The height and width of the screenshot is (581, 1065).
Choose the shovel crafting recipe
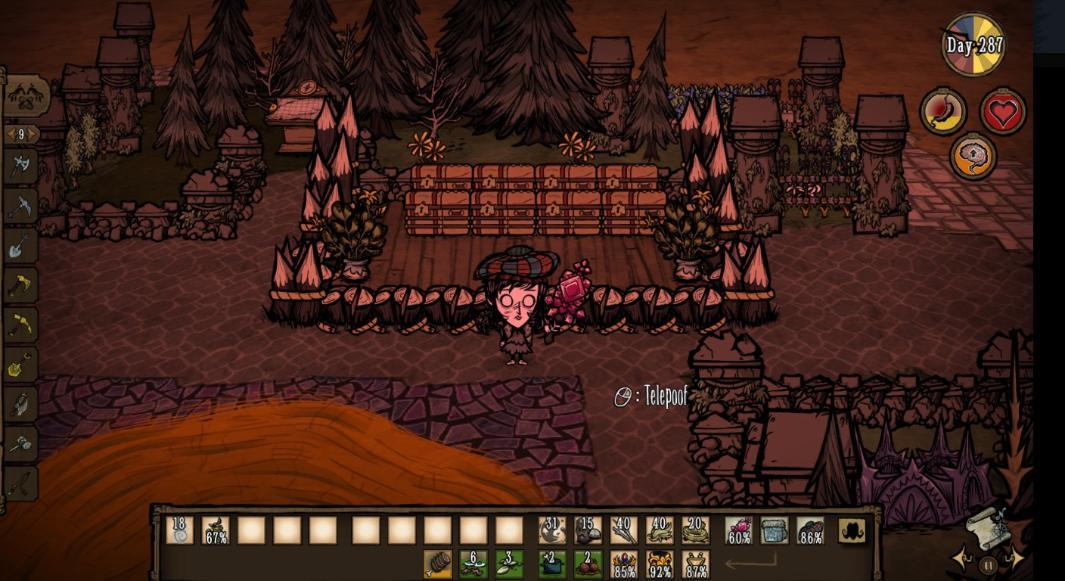[x=21, y=247]
